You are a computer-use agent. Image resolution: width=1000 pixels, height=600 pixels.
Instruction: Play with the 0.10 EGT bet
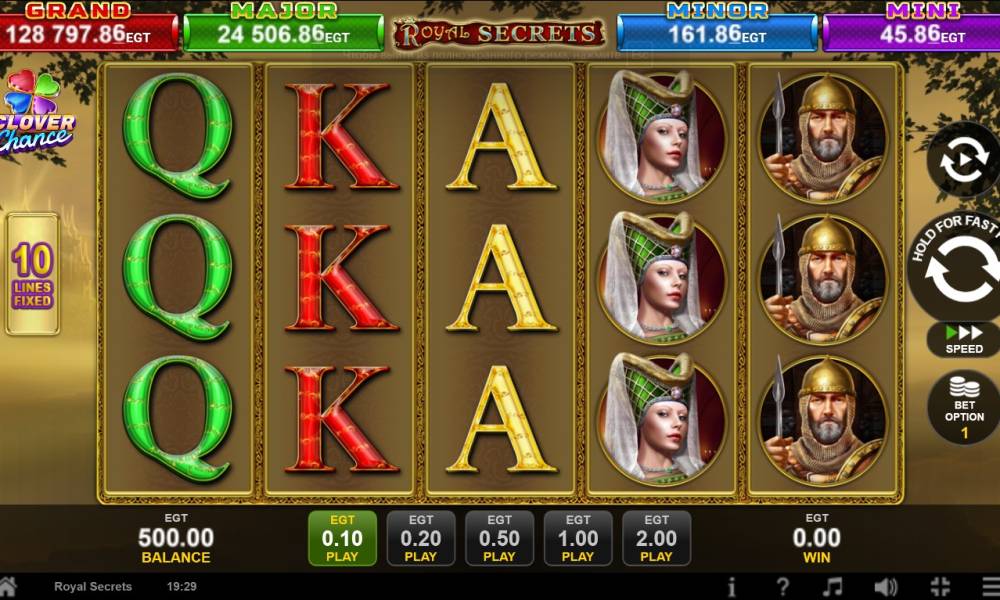click(342, 538)
